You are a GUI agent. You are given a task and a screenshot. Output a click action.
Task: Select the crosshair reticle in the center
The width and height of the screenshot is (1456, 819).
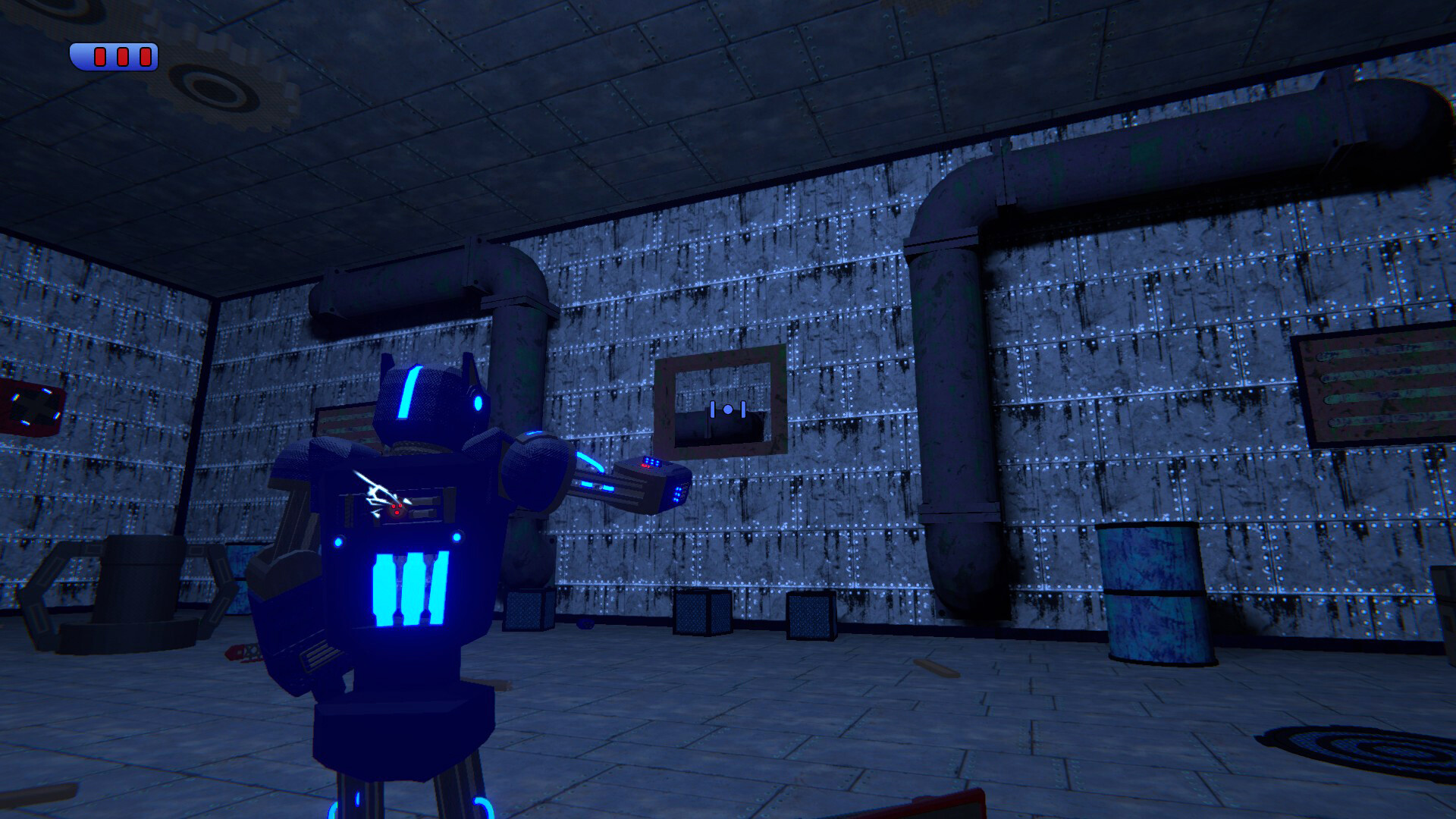pos(726,409)
